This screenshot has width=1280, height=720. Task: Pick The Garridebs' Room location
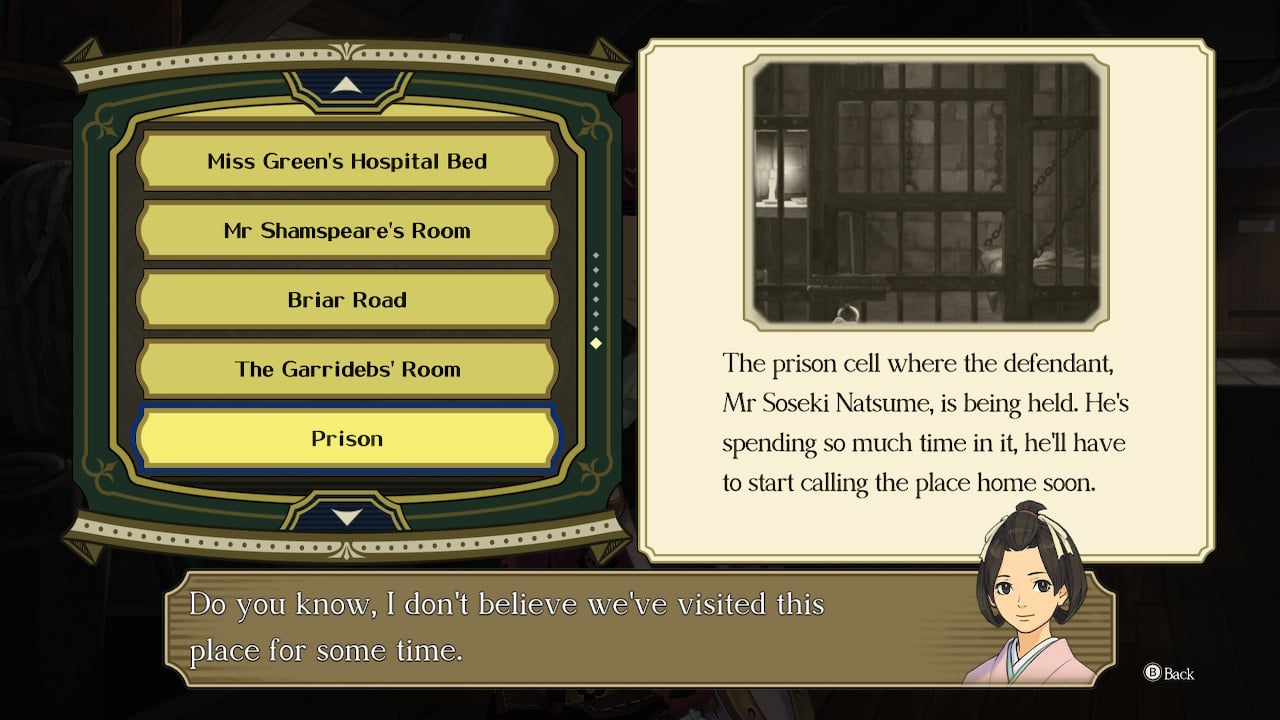[x=347, y=369]
